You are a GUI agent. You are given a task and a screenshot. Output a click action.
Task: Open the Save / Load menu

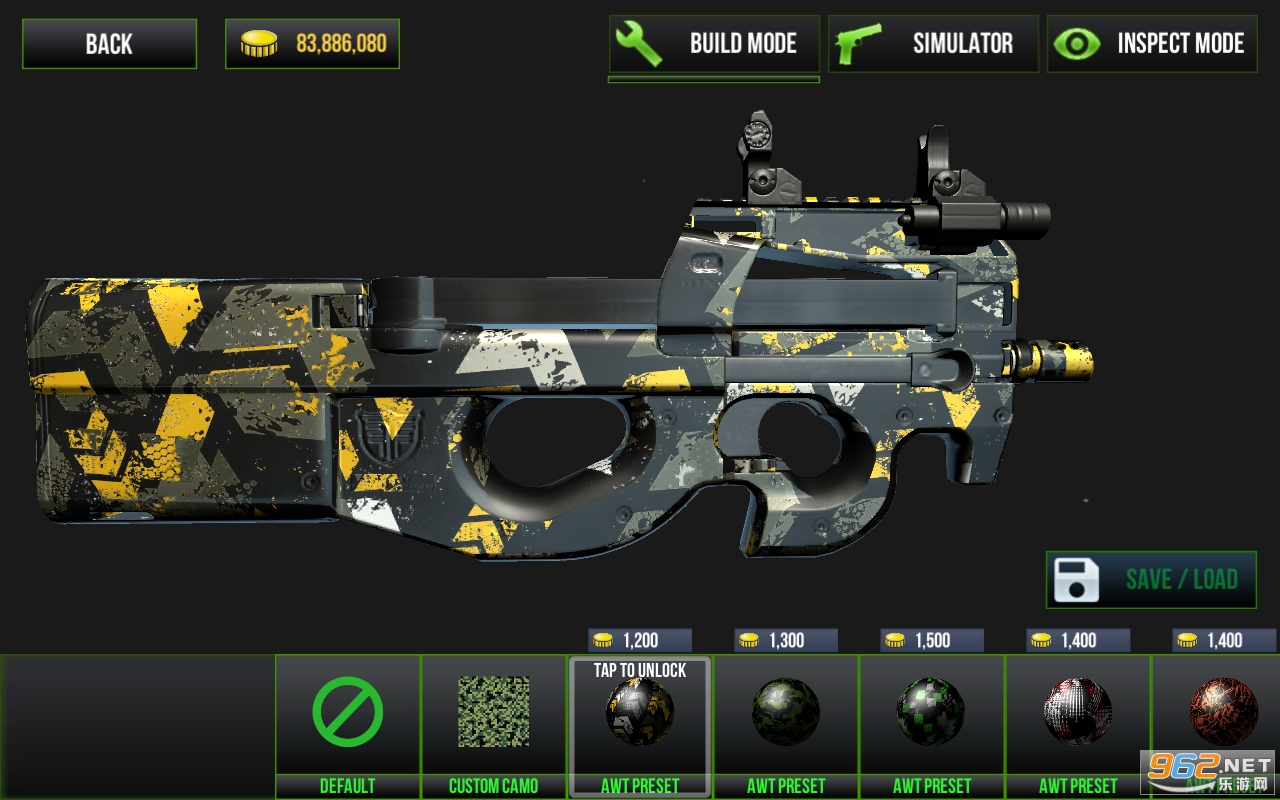click(x=1151, y=580)
